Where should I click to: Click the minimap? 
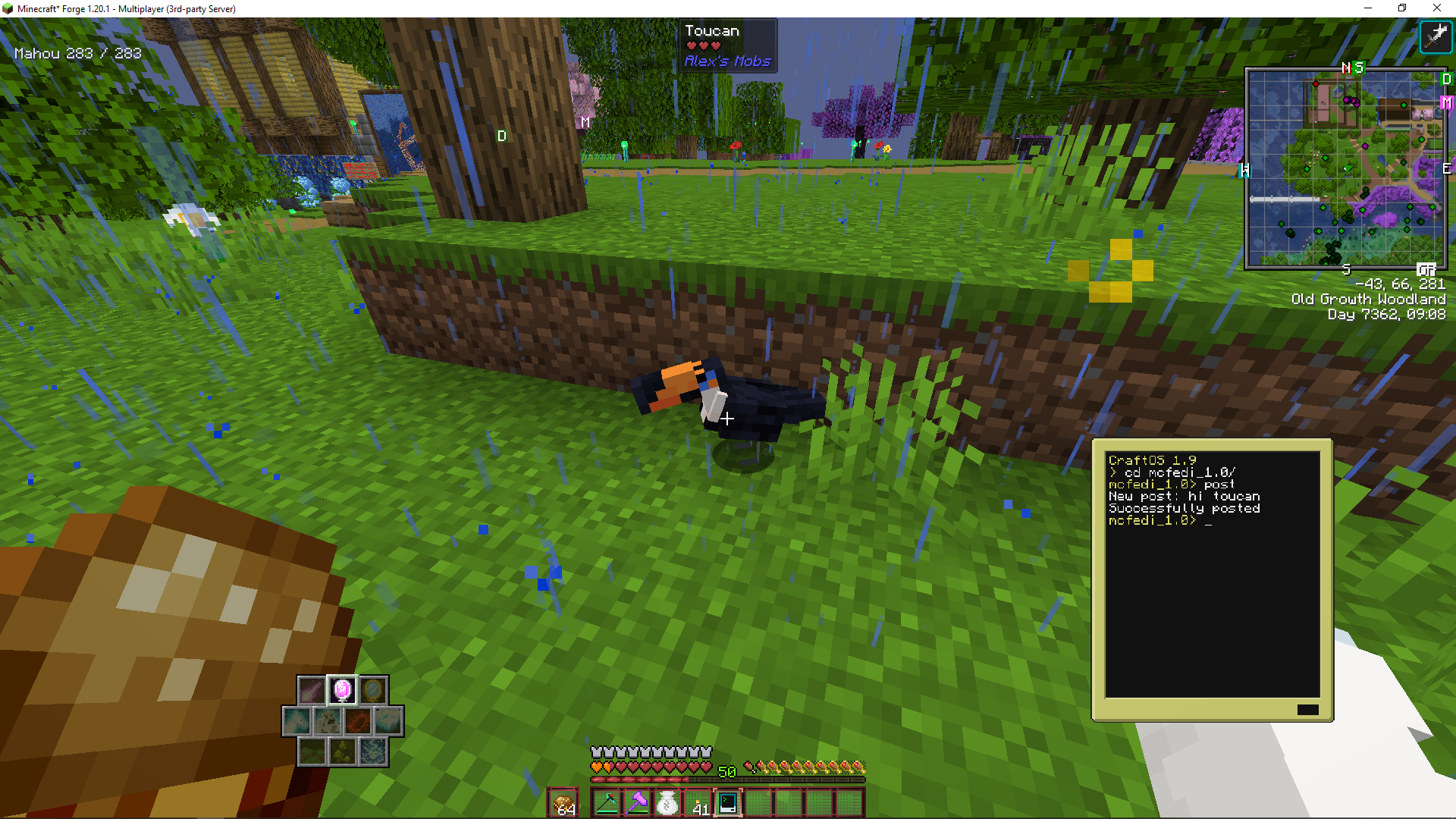click(1345, 168)
